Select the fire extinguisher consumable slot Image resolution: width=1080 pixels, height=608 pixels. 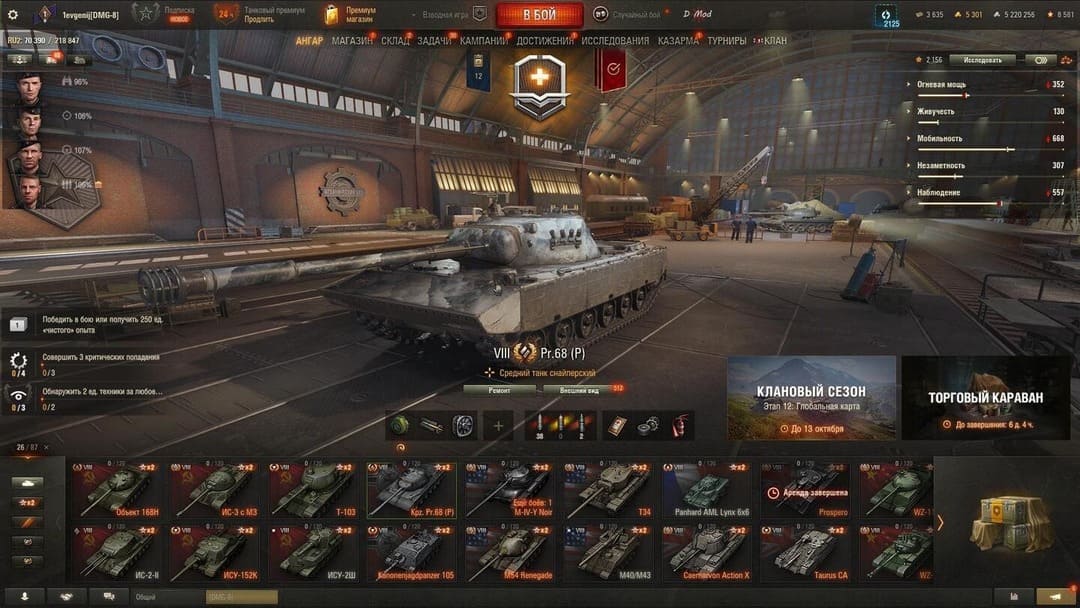pos(680,425)
